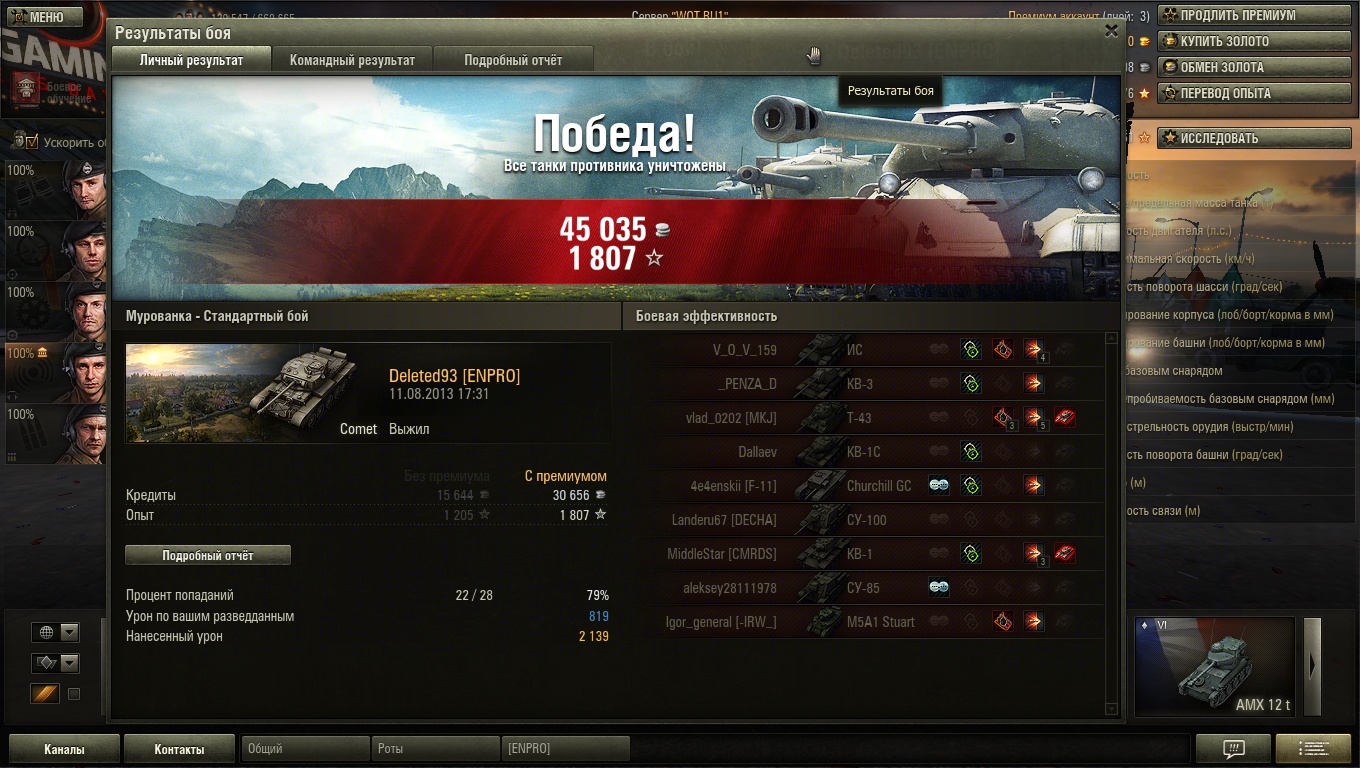Open the Каналы chat channels
Image resolution: width=1360 pixels, height=768 pixels.
click(x=64, y=749)
